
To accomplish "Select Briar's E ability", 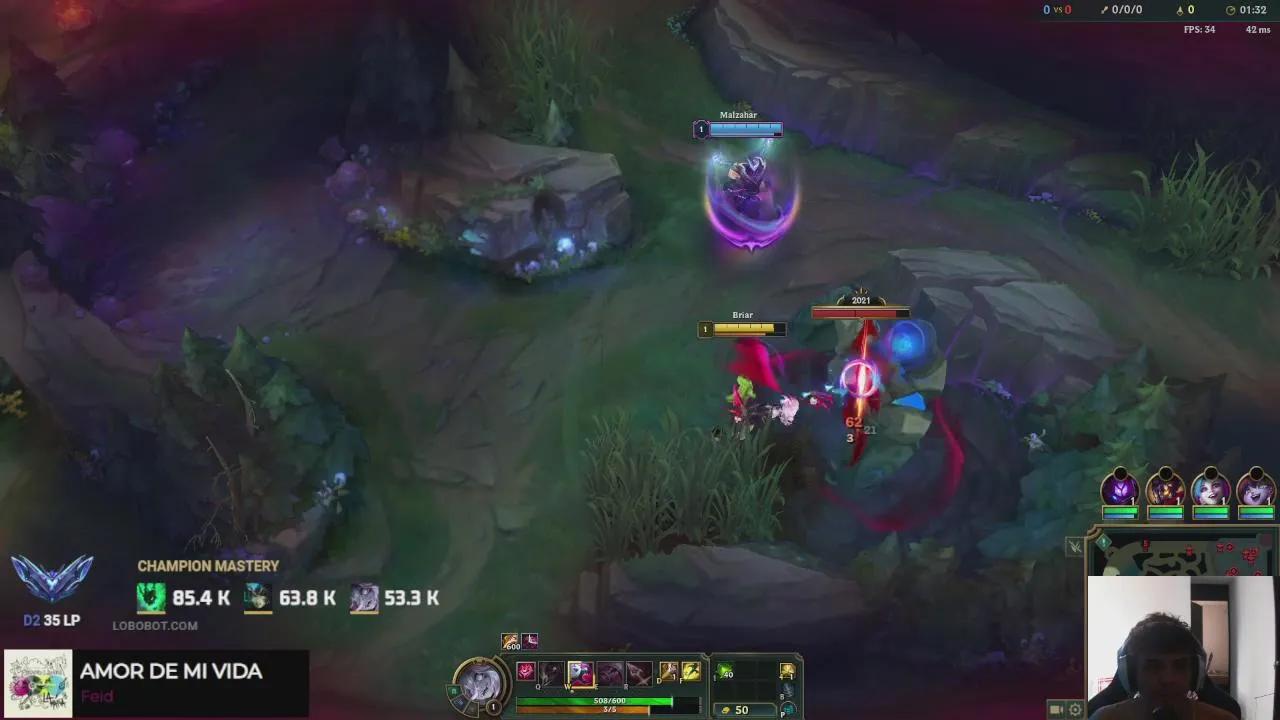I will click(608, 671).
